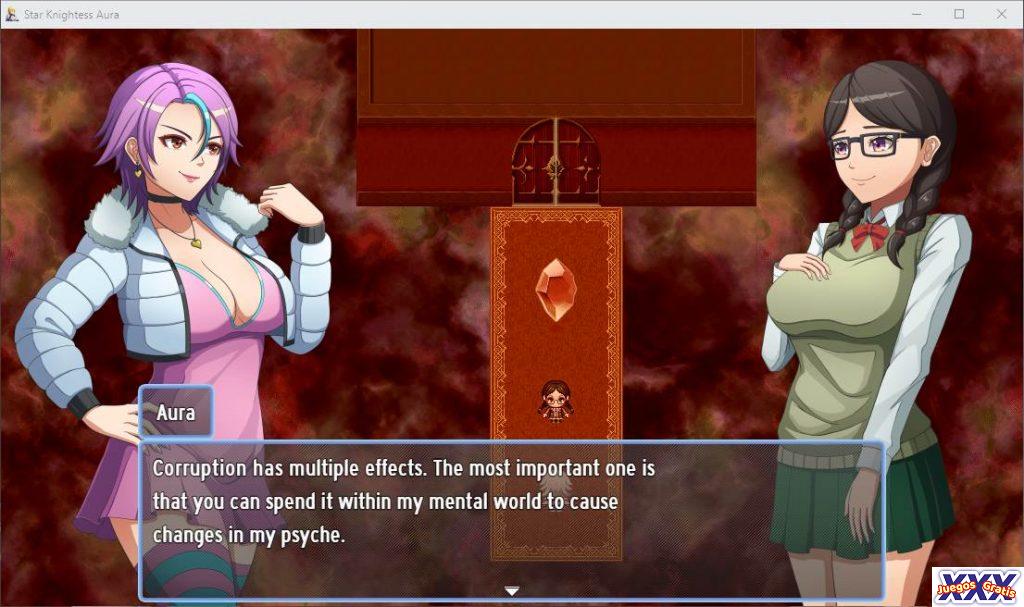1024x607 pixels.
Task: Maximize the game window
Action: pyautogui.click(x=959, y=14)
